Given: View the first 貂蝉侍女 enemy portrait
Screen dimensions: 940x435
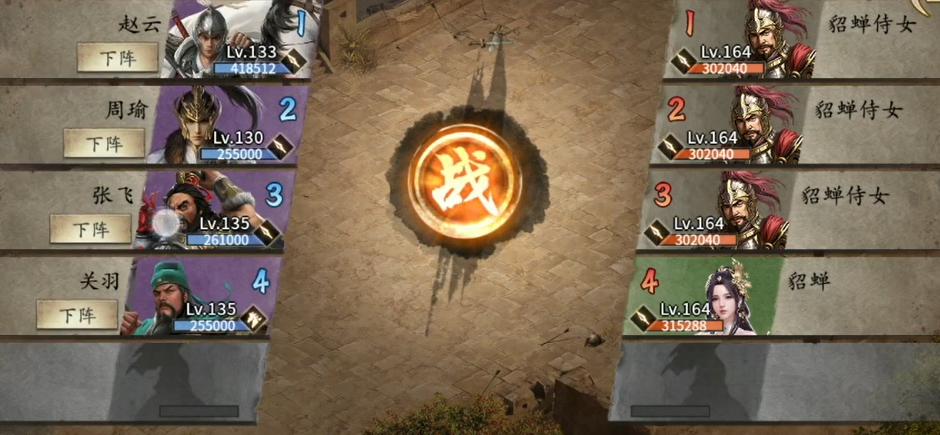Looking at the screenshot, I should coord(771,38).
